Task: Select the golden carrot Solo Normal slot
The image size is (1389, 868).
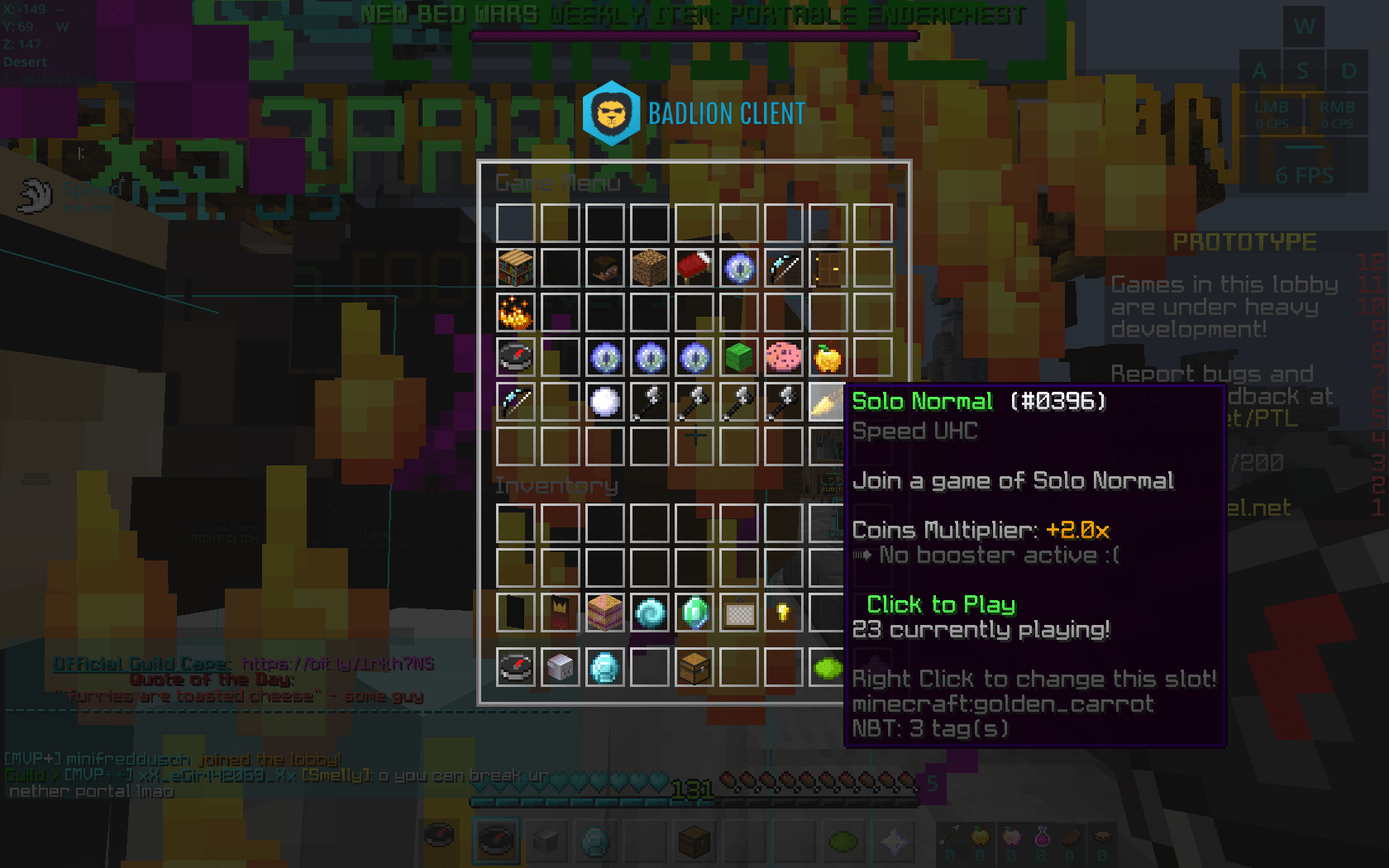Action: [828, 401]
